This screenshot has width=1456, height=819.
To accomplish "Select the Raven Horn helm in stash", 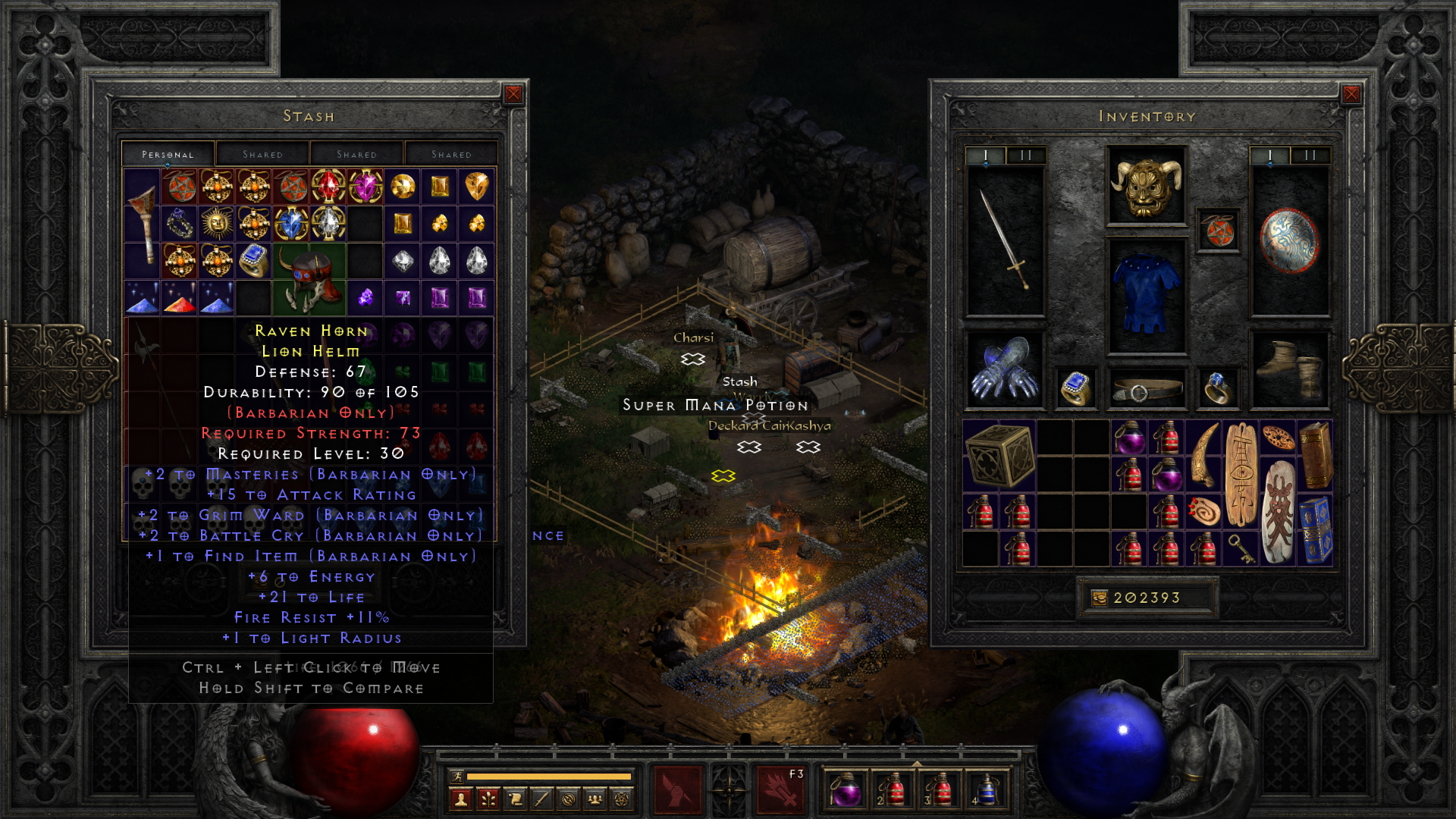I will tap(309, 279).
